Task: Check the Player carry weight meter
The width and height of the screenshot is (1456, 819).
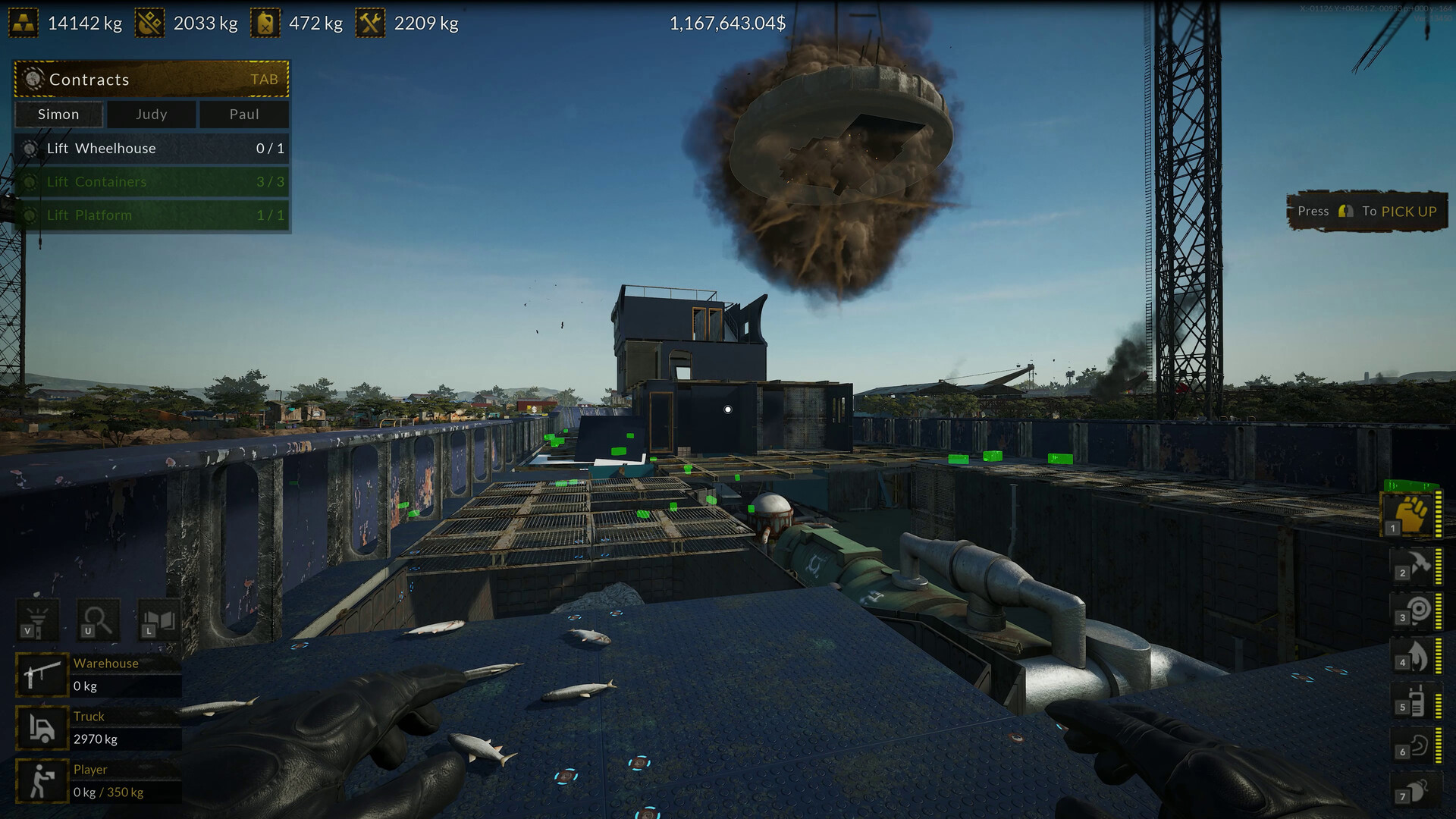Action: 106,780
